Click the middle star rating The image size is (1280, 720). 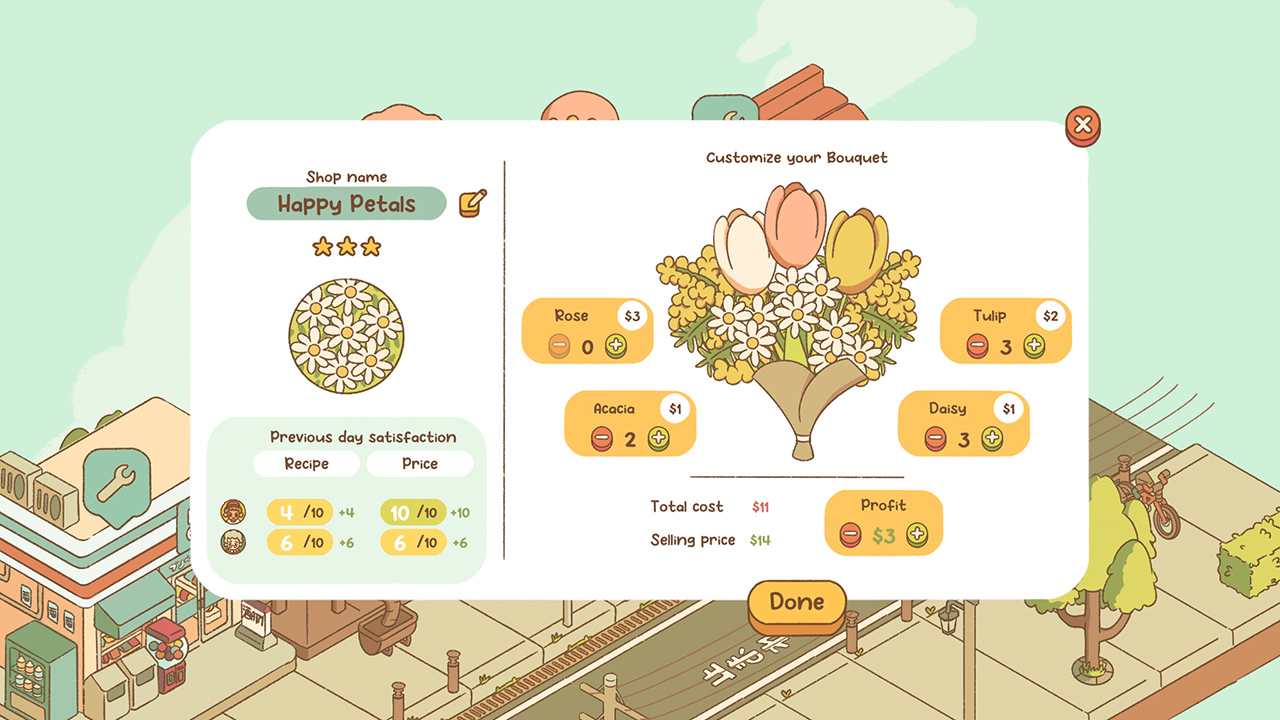coord(346,246)
